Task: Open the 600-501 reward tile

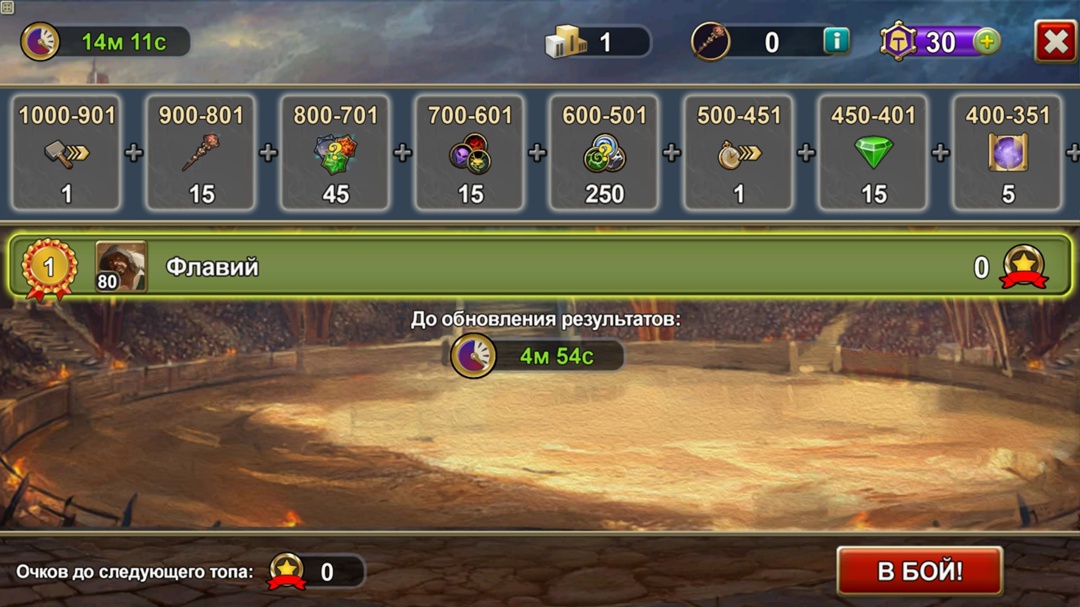Action: [604, 153]
